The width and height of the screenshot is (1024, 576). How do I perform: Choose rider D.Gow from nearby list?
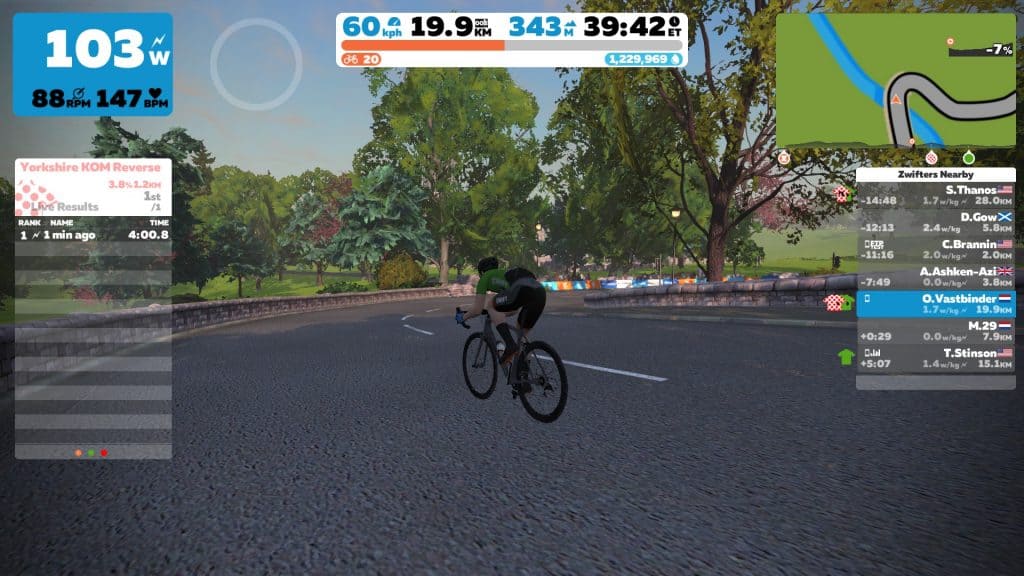click(936, 221)
